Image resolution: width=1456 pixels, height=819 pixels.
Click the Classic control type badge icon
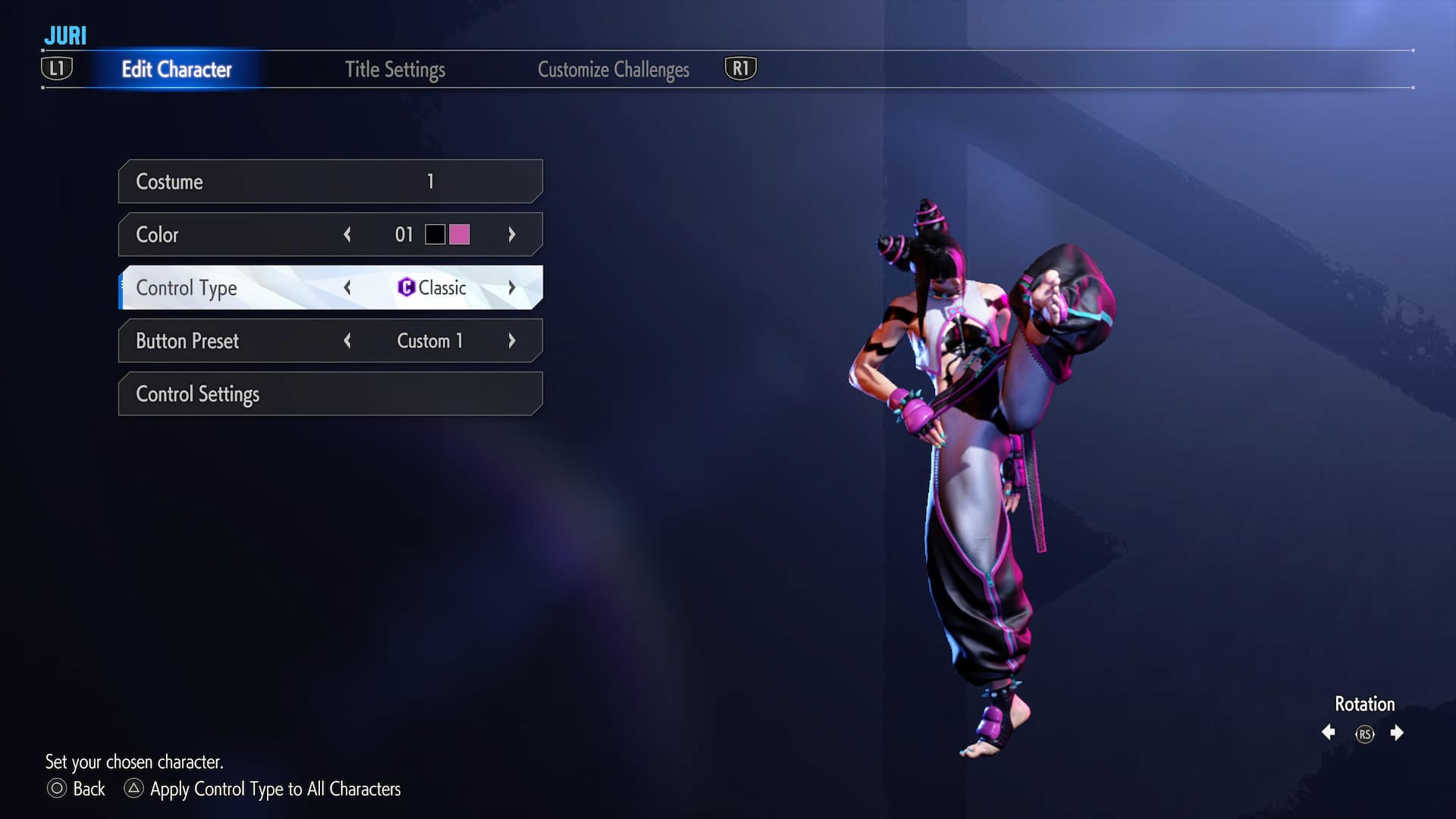pyautogui.click(x=405, y=288)
